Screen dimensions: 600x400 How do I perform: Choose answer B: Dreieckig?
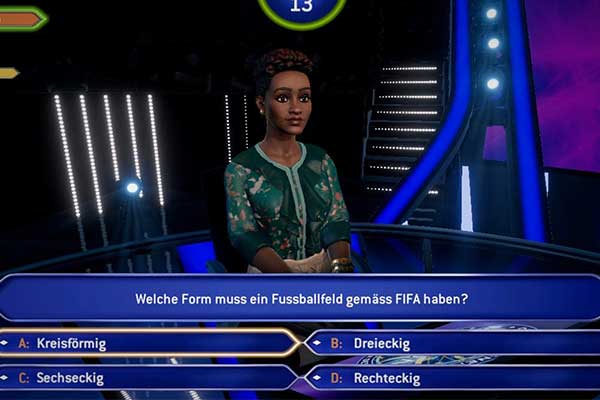pos(450,343)
